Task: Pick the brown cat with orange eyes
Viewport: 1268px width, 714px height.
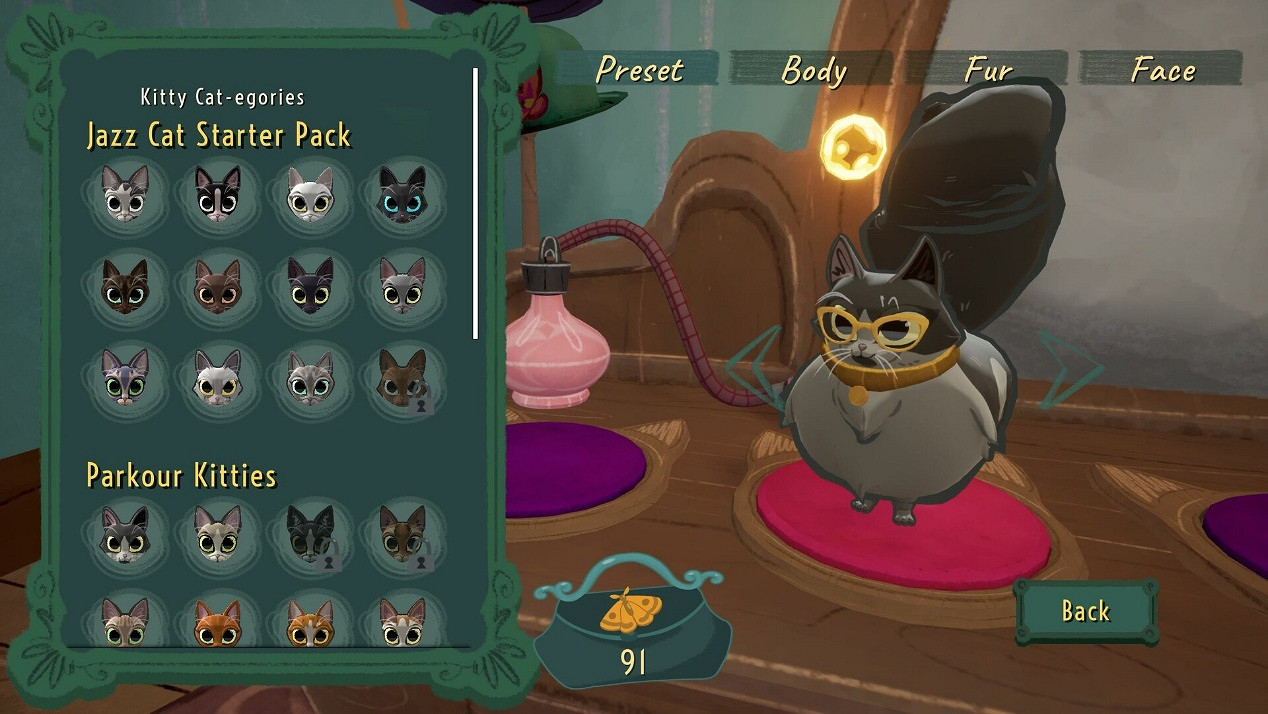Action: click(217, 287)
